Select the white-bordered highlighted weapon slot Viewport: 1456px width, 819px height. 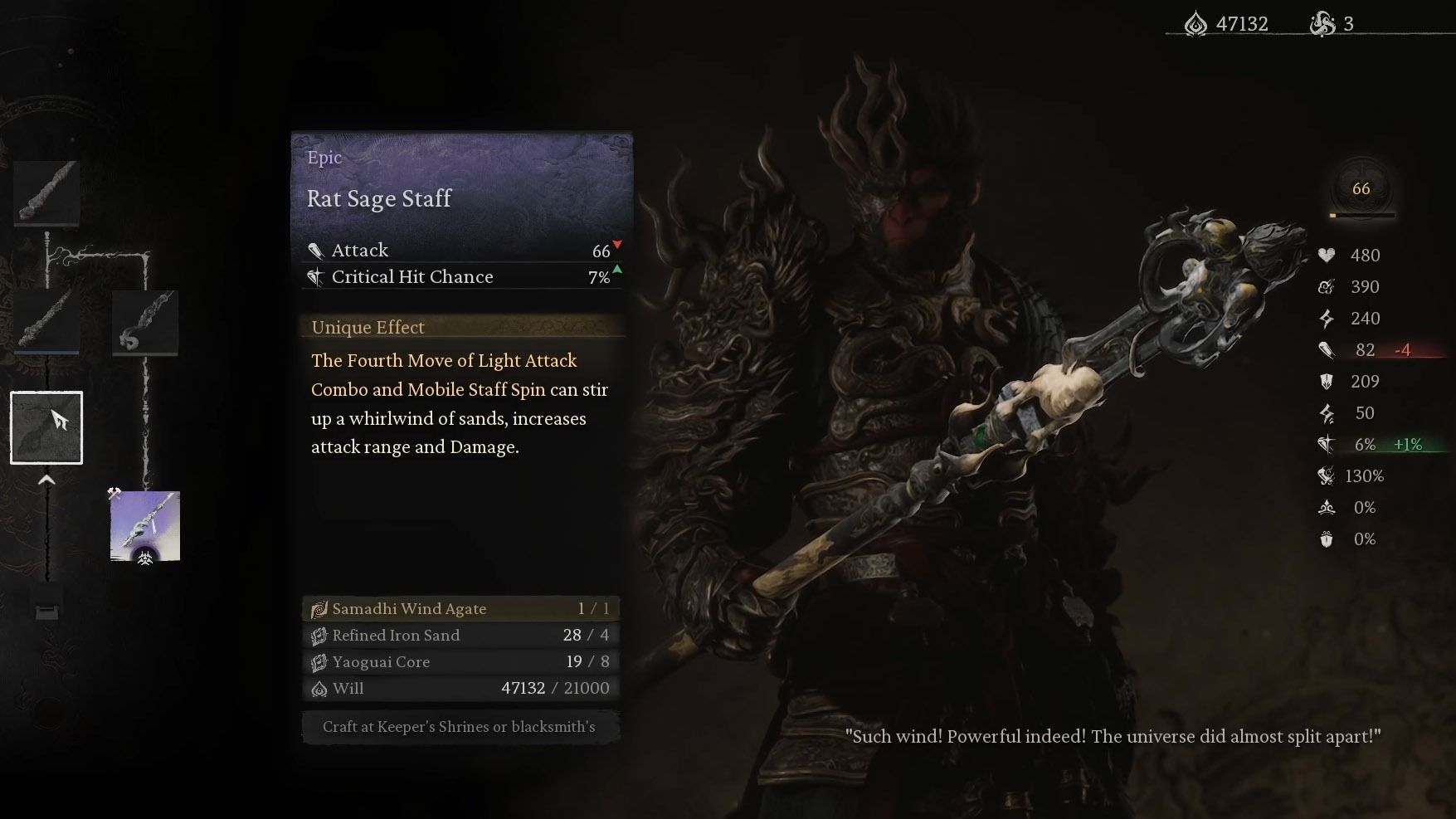[x=46, y=427]
